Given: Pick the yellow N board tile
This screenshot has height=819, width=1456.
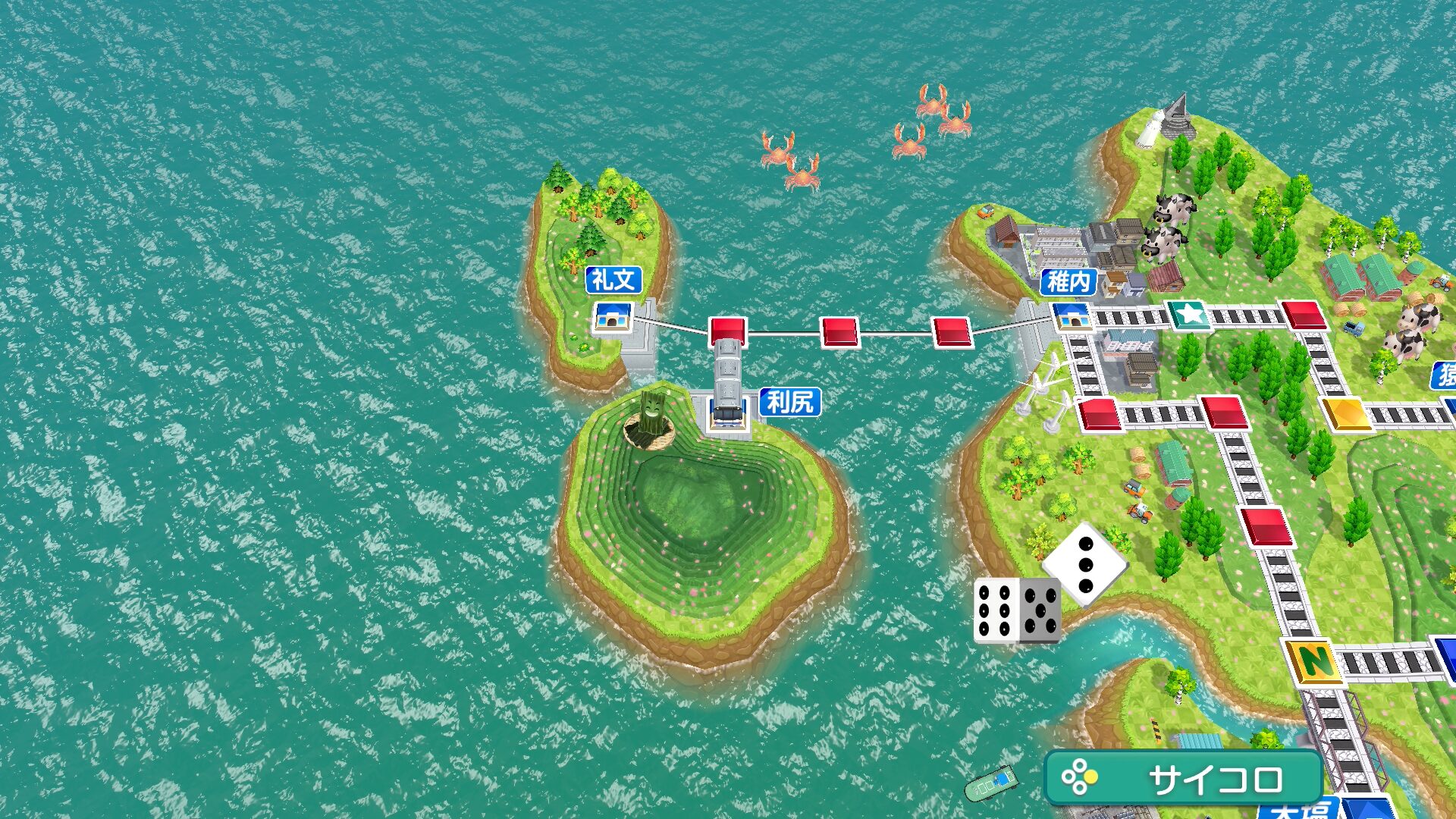Looking at the screenshot, I should coord(1314,660).
